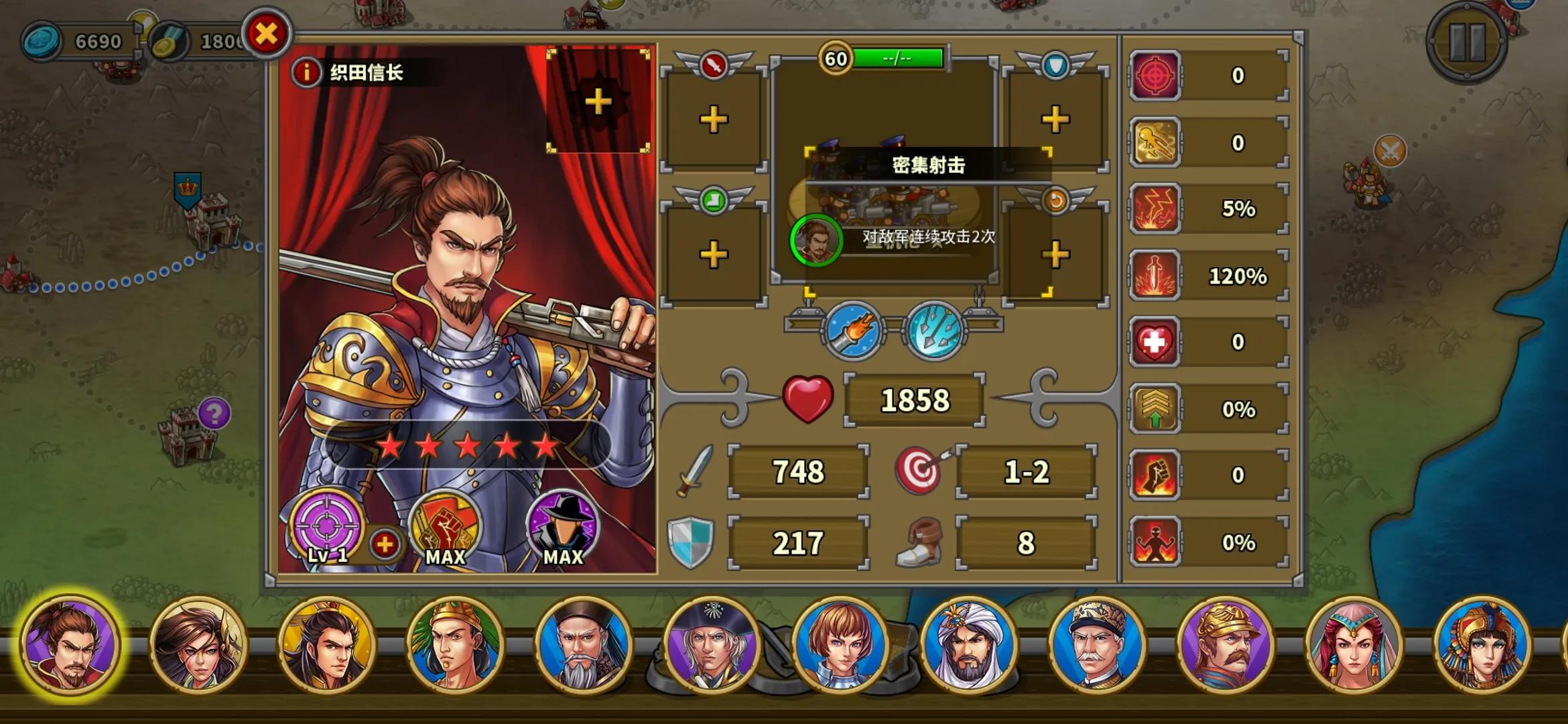Click the golden running soldier stat icon
1568x724 pixels.
click(1156, 142)
